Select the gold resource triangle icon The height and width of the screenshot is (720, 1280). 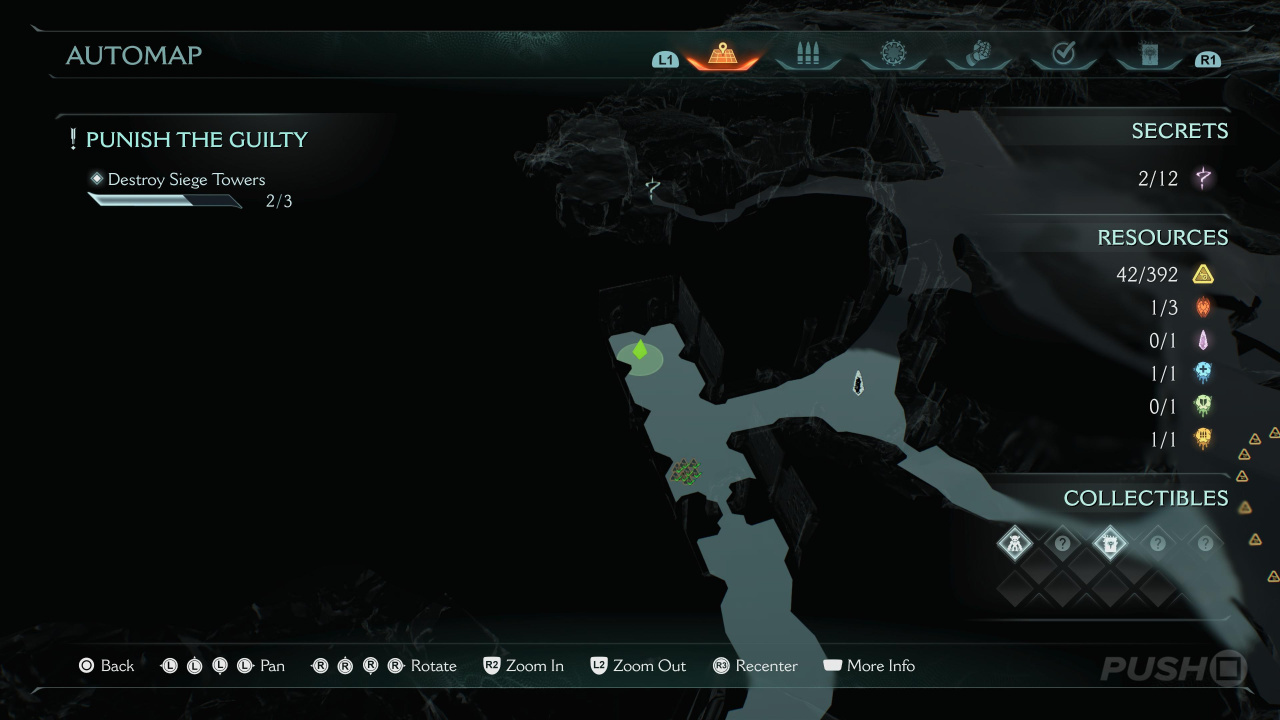click(1203, 274)
